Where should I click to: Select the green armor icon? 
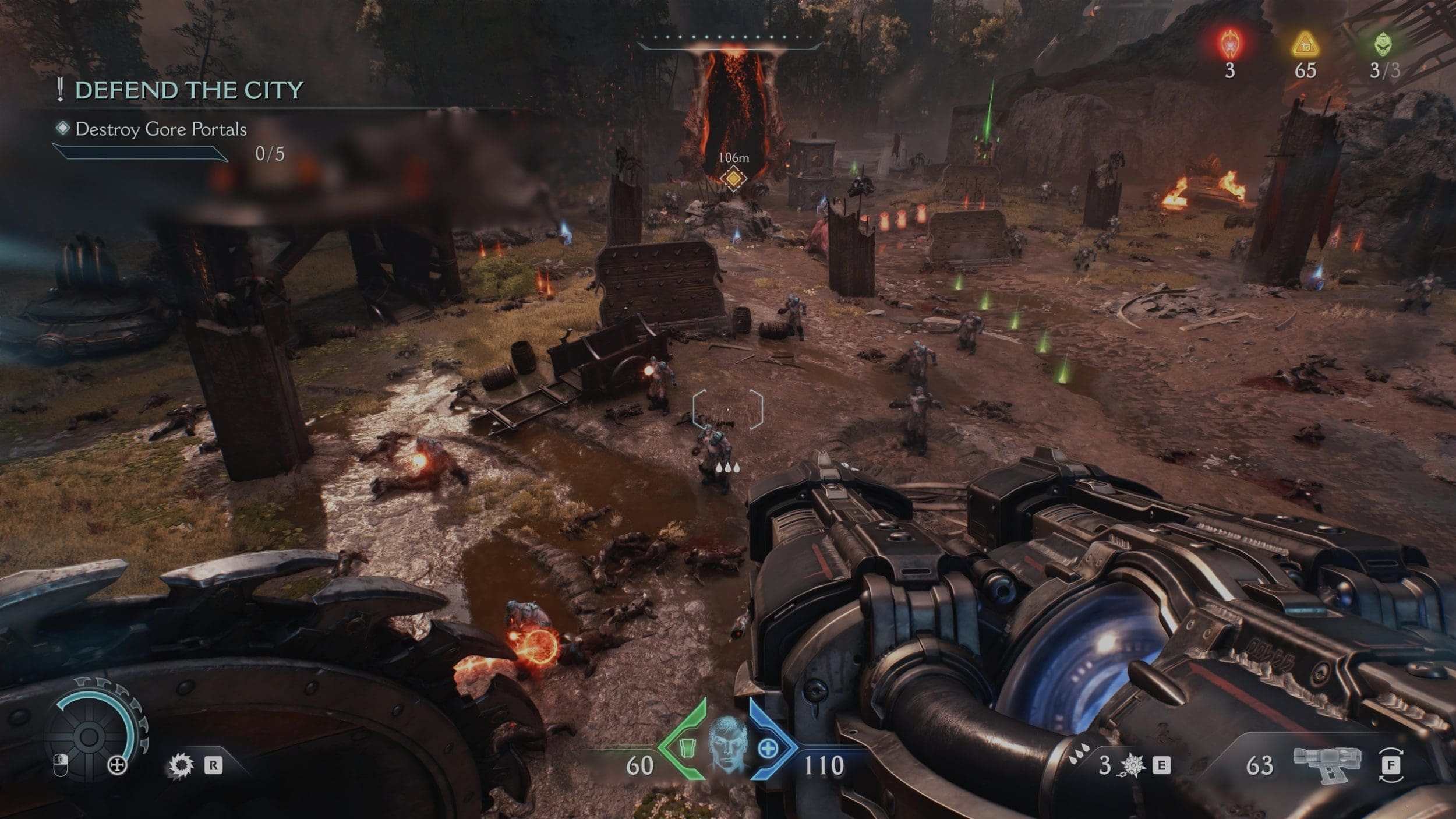coord(688,747)
